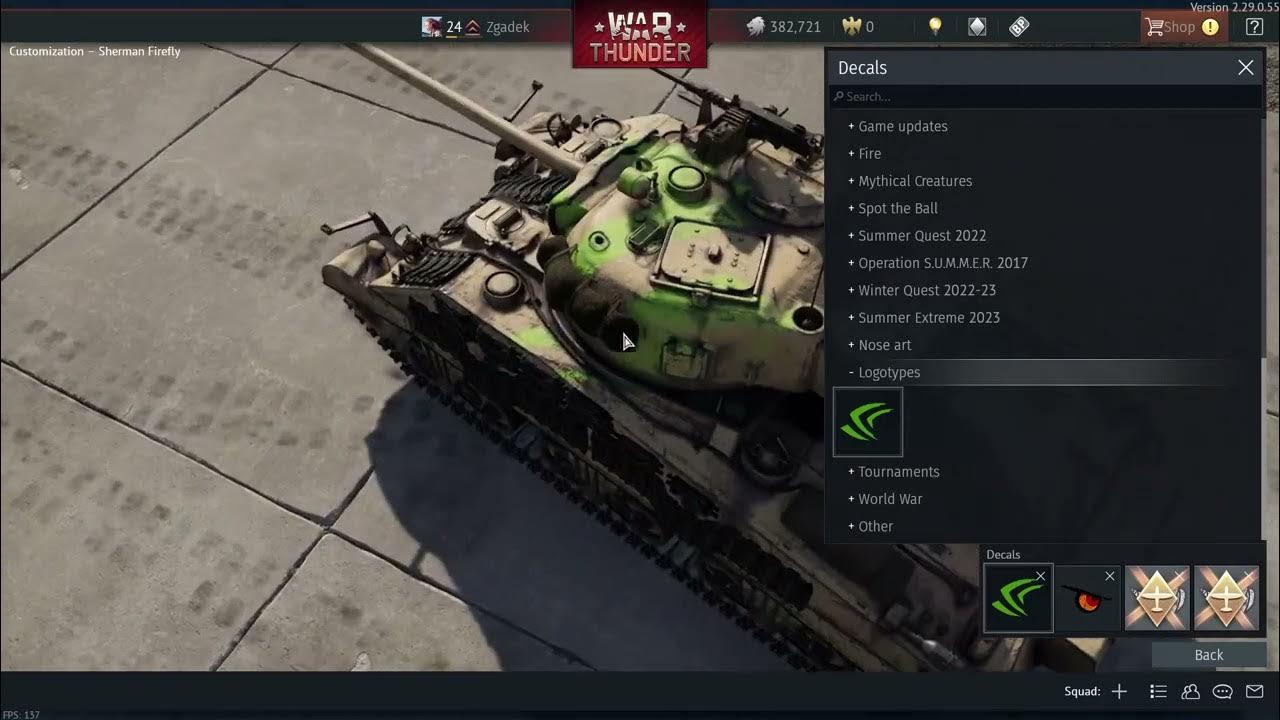Image resolution: width=1280 pixels, height=720 pixels.
Task: Click the lightbulb hints icon
Action: point(935,26)
